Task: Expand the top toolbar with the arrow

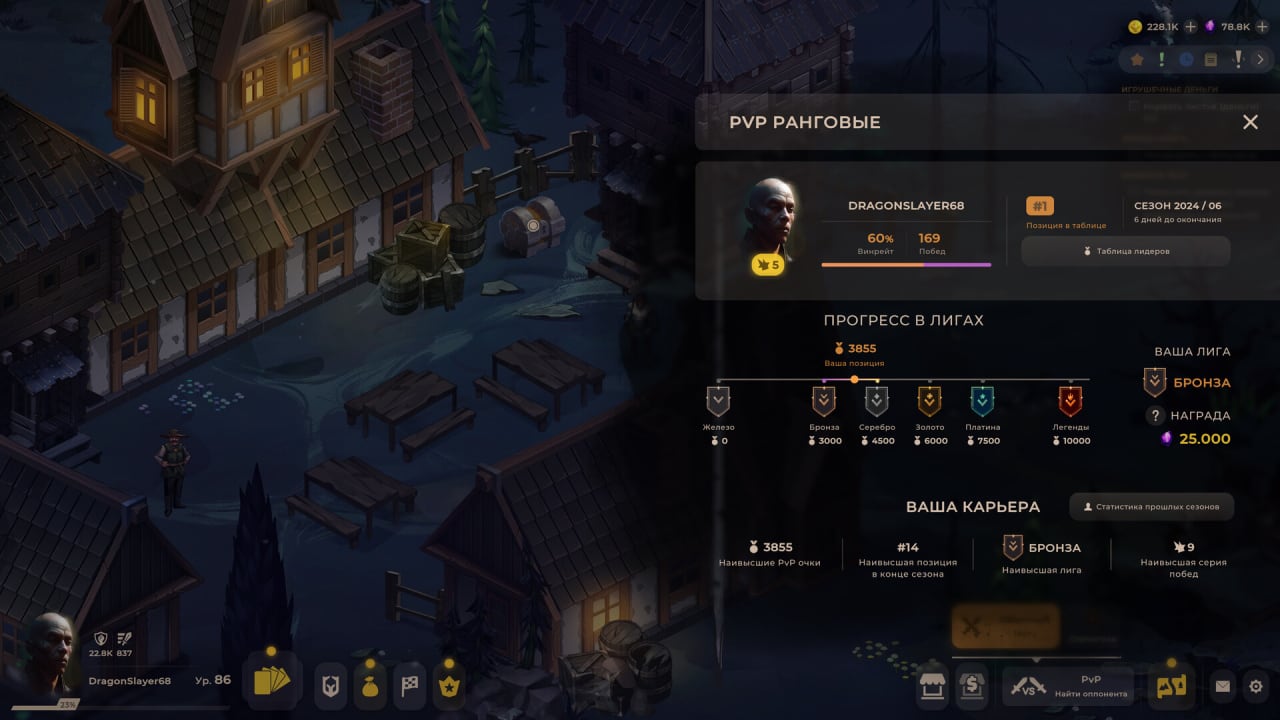Action: tap(1261, 60)
